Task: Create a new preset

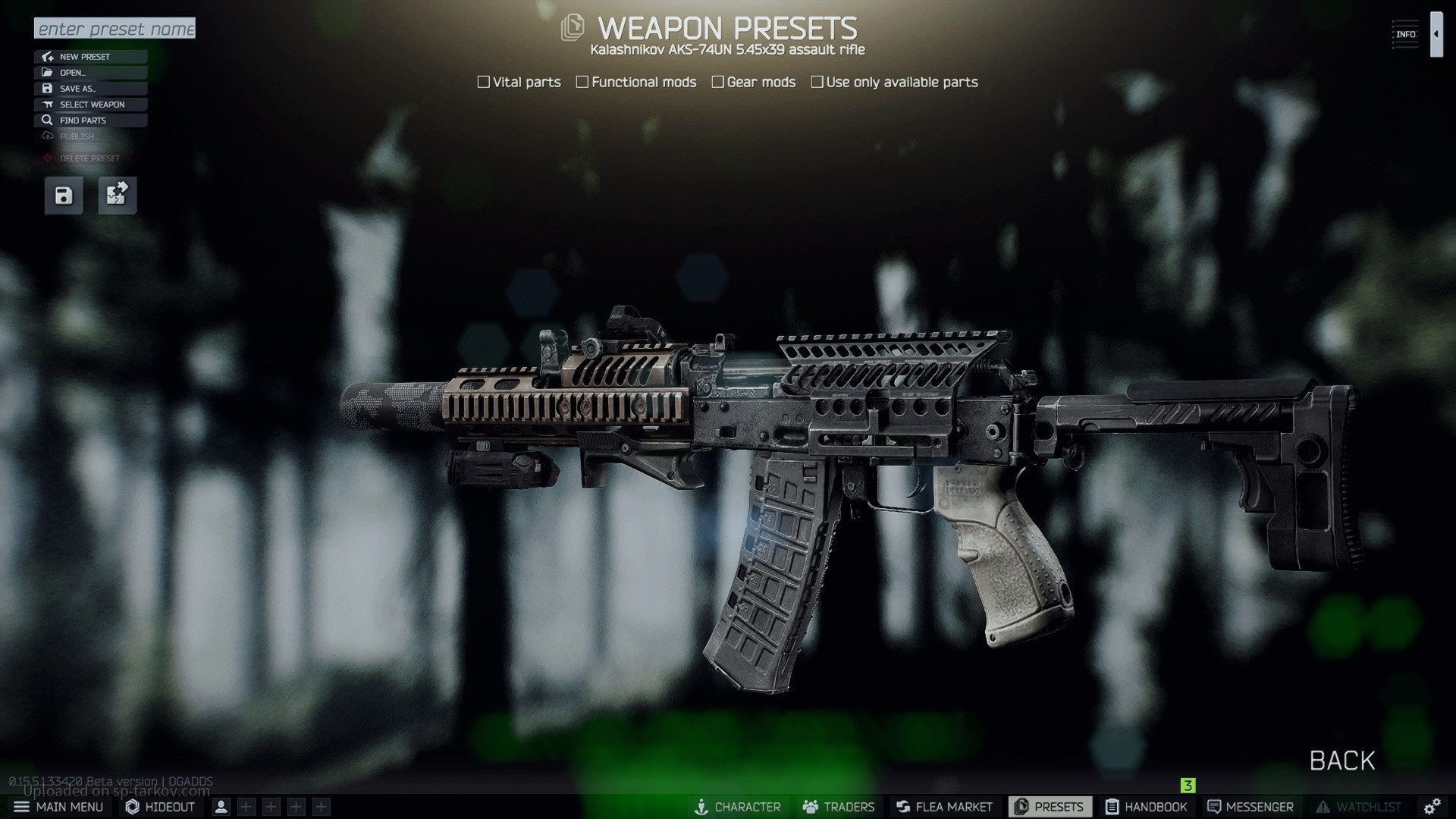Action: pos(90,57)
